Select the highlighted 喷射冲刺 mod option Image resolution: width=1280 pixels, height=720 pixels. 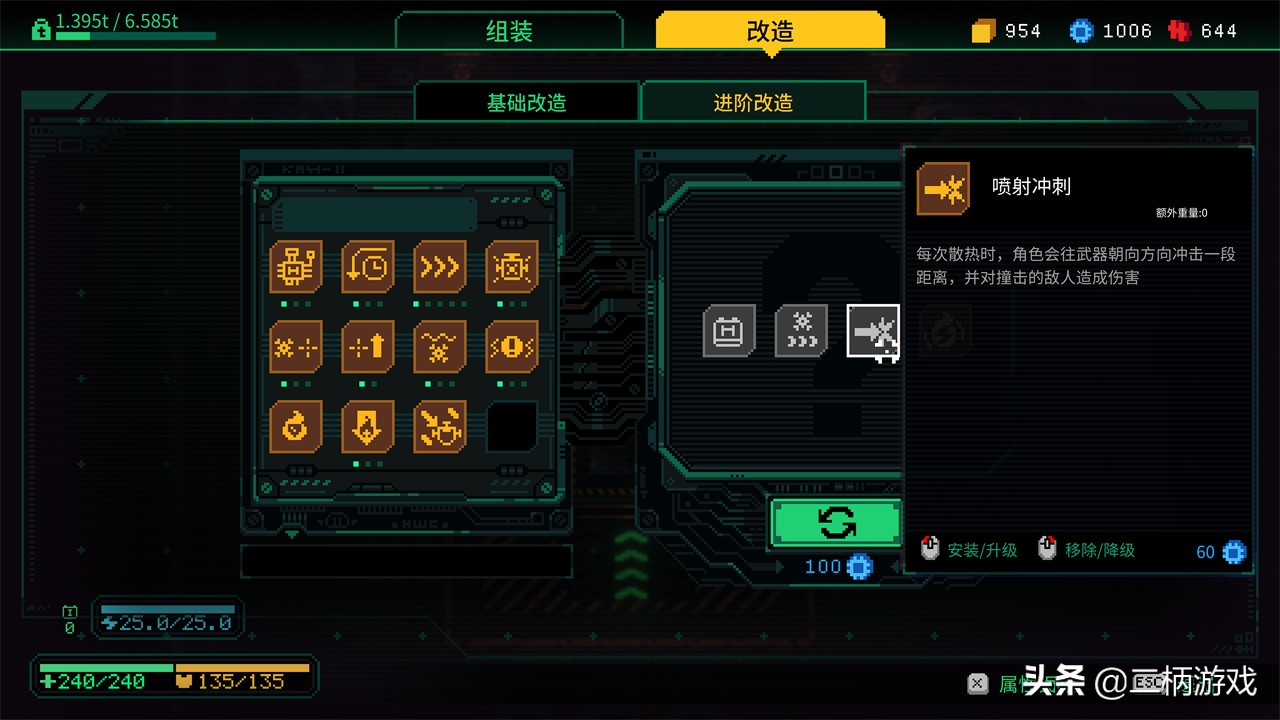coord(873,331)
